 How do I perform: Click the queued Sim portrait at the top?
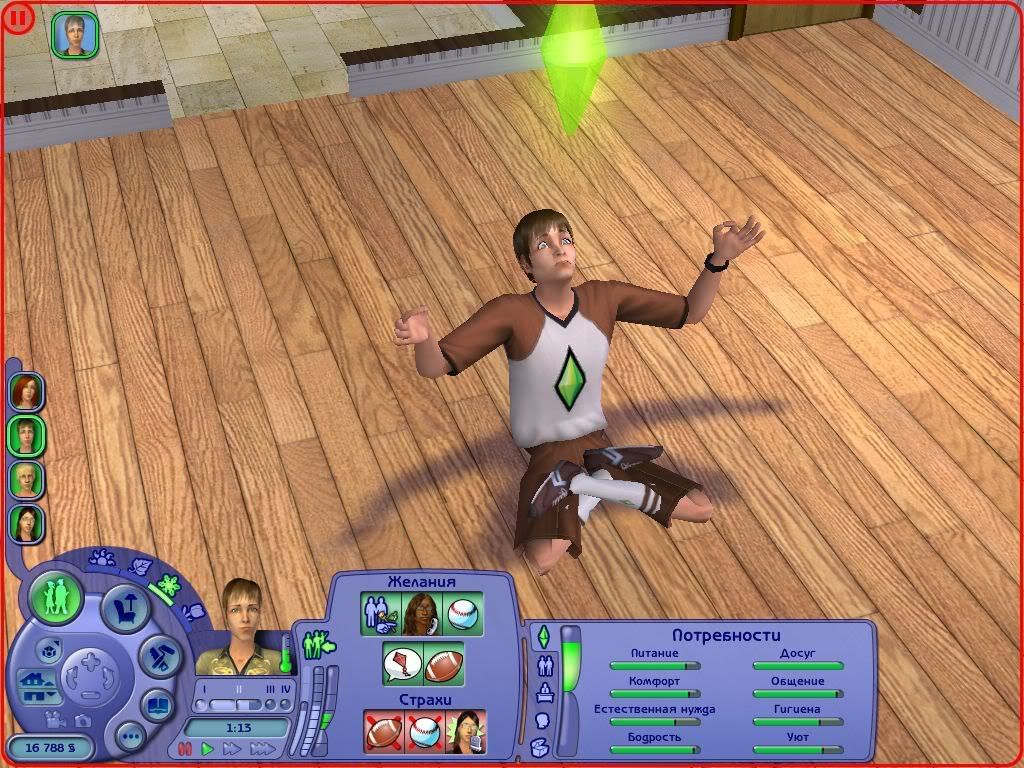tap(75, 35)
